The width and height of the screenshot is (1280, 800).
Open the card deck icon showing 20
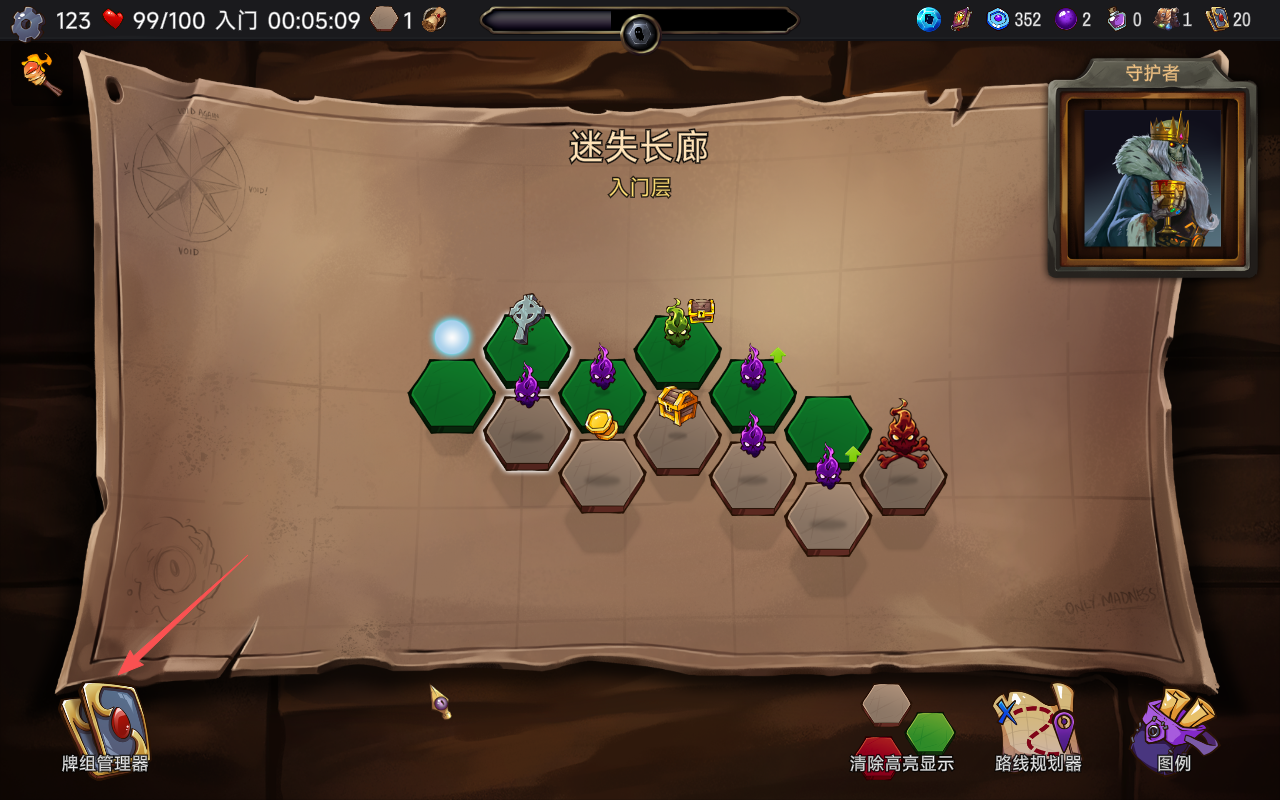1218,20
